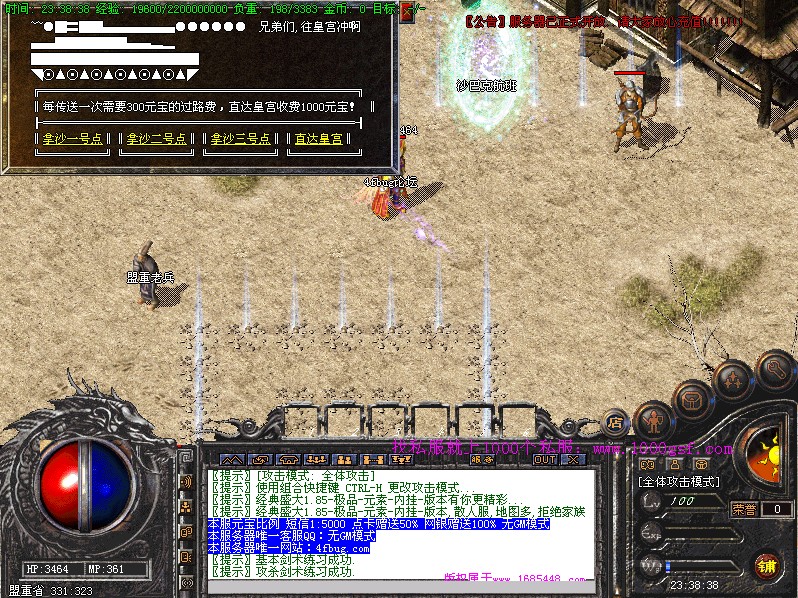
Task: Close the NPC teleport dialog
Action: [x=406, y=13]
